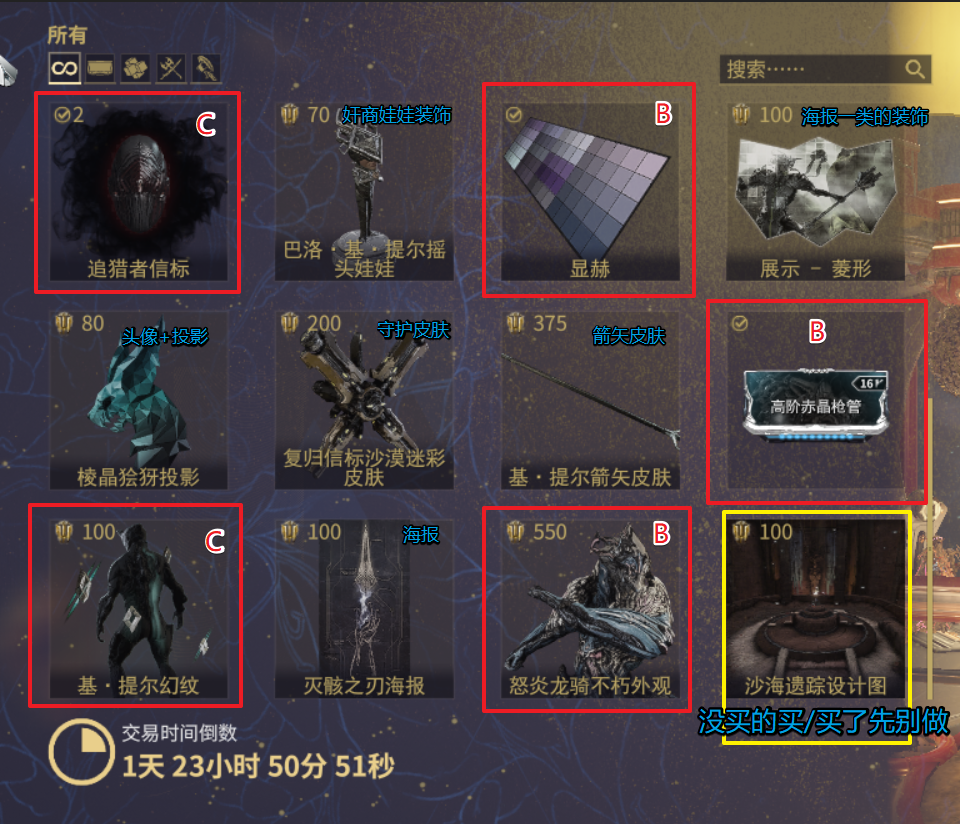Show the cube pile category tab
Image resolution: width=960 pixels, height=824 pixels.
tap(136, 68)
